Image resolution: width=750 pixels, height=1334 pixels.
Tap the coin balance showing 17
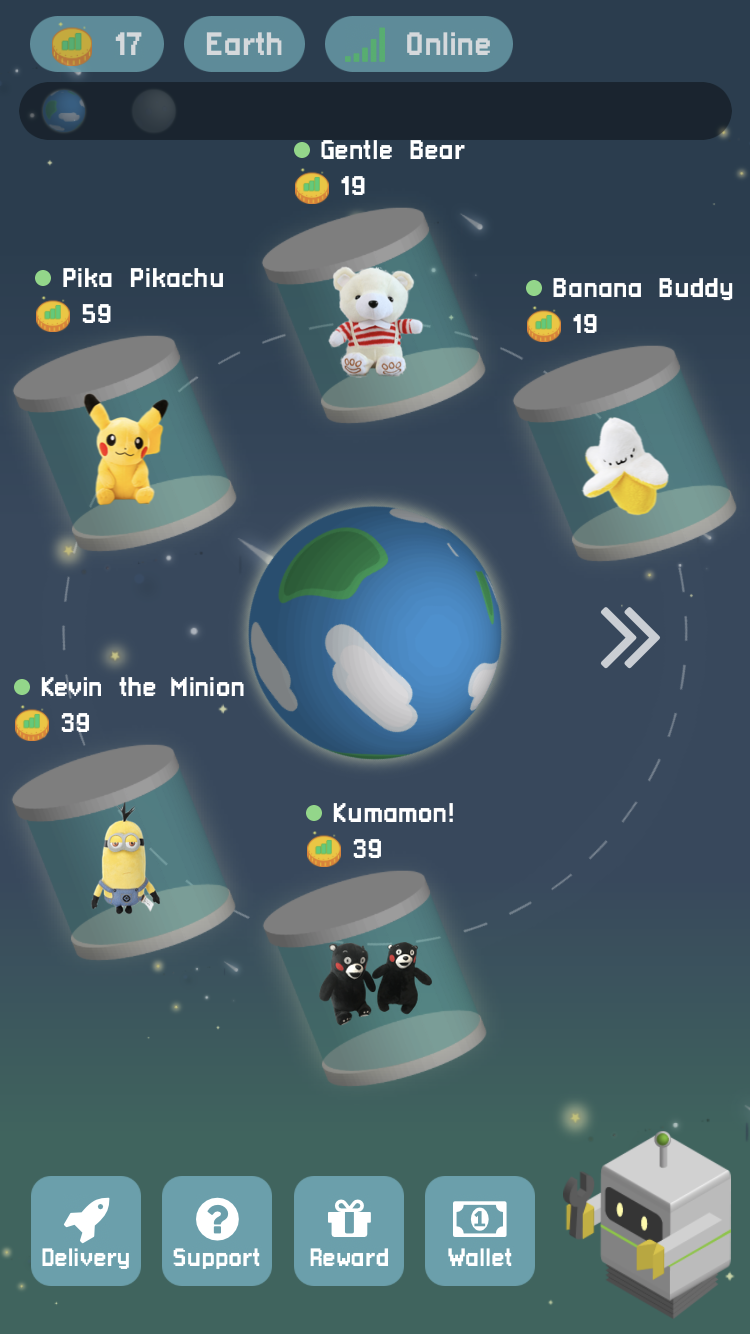pyautogui.click(x=97, y=44)
